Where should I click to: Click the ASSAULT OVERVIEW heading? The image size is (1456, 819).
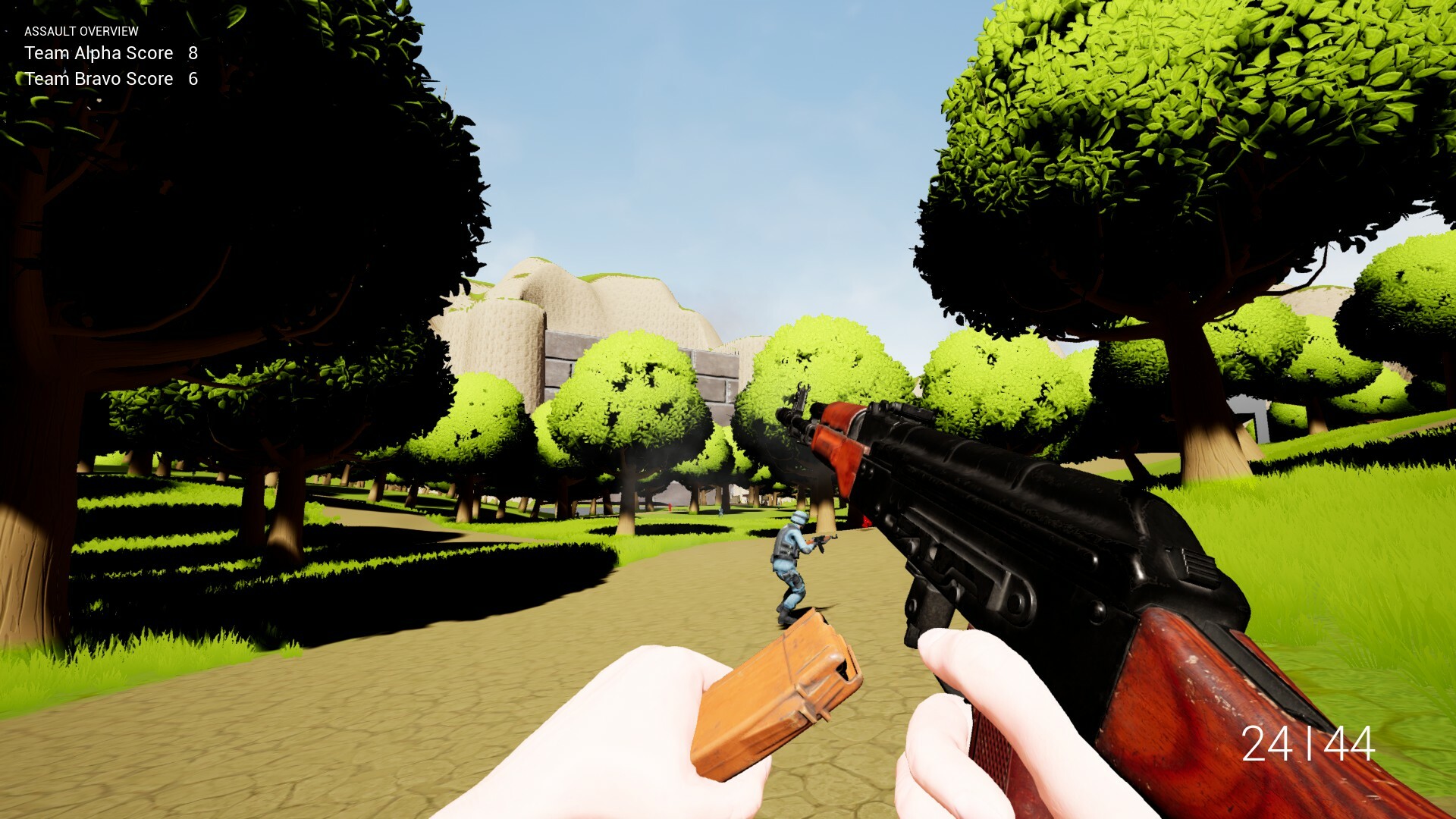point(81,32)
